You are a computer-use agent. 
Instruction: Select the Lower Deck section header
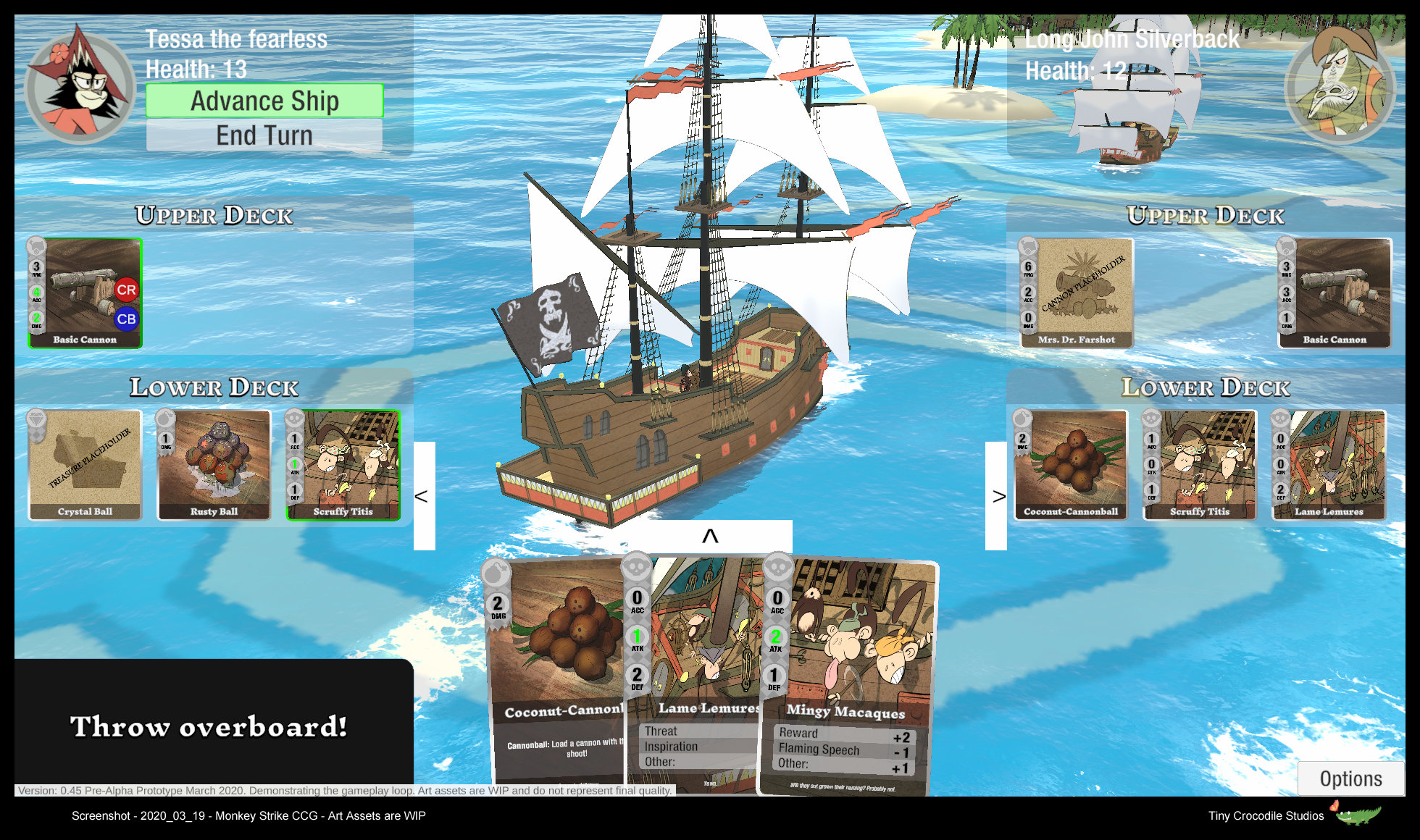click(214, 387)
